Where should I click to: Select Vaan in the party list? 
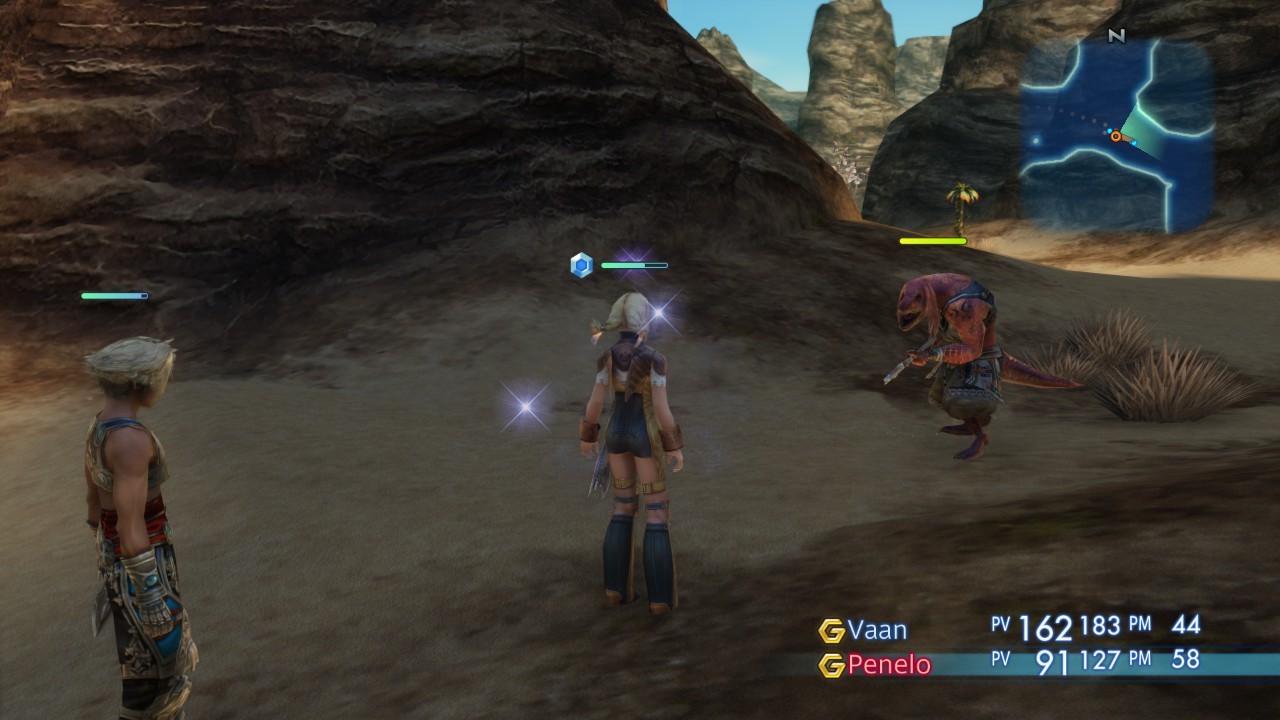coord(877,630)
